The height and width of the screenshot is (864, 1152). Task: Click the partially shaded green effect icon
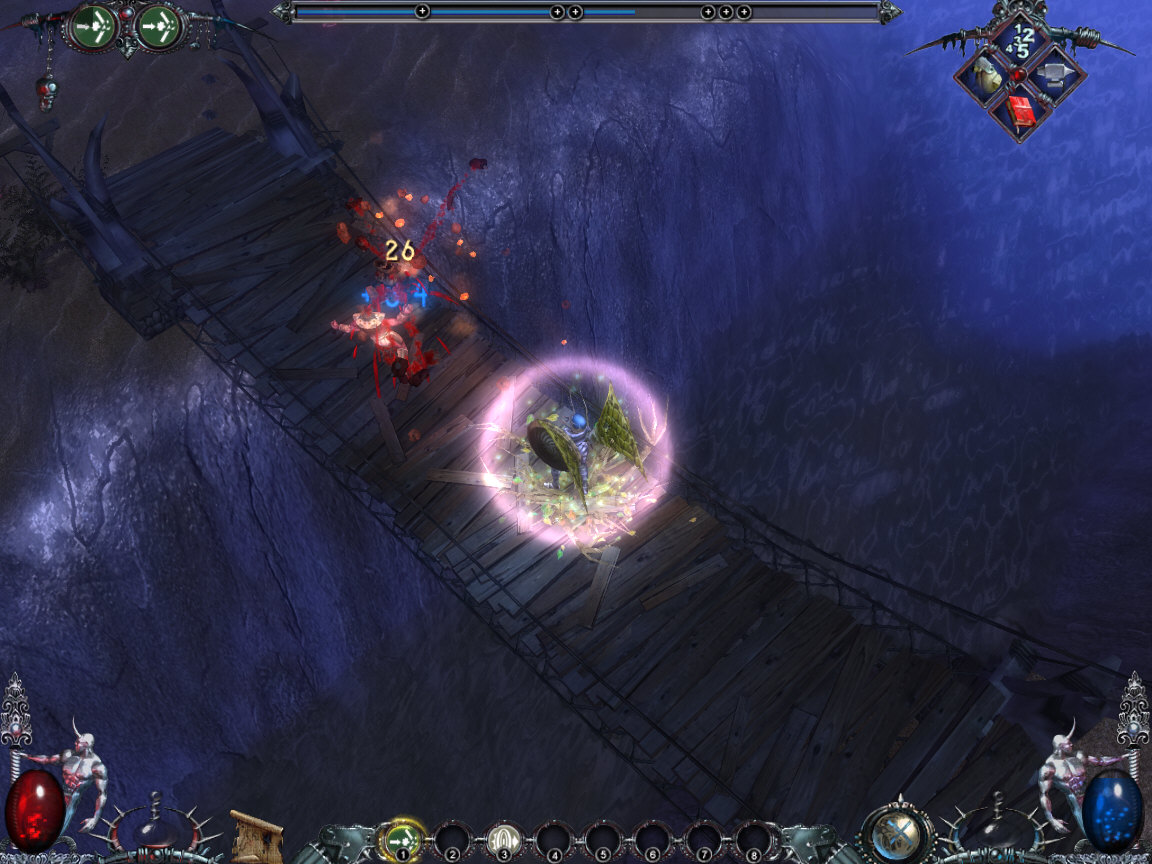pos(94,27)
